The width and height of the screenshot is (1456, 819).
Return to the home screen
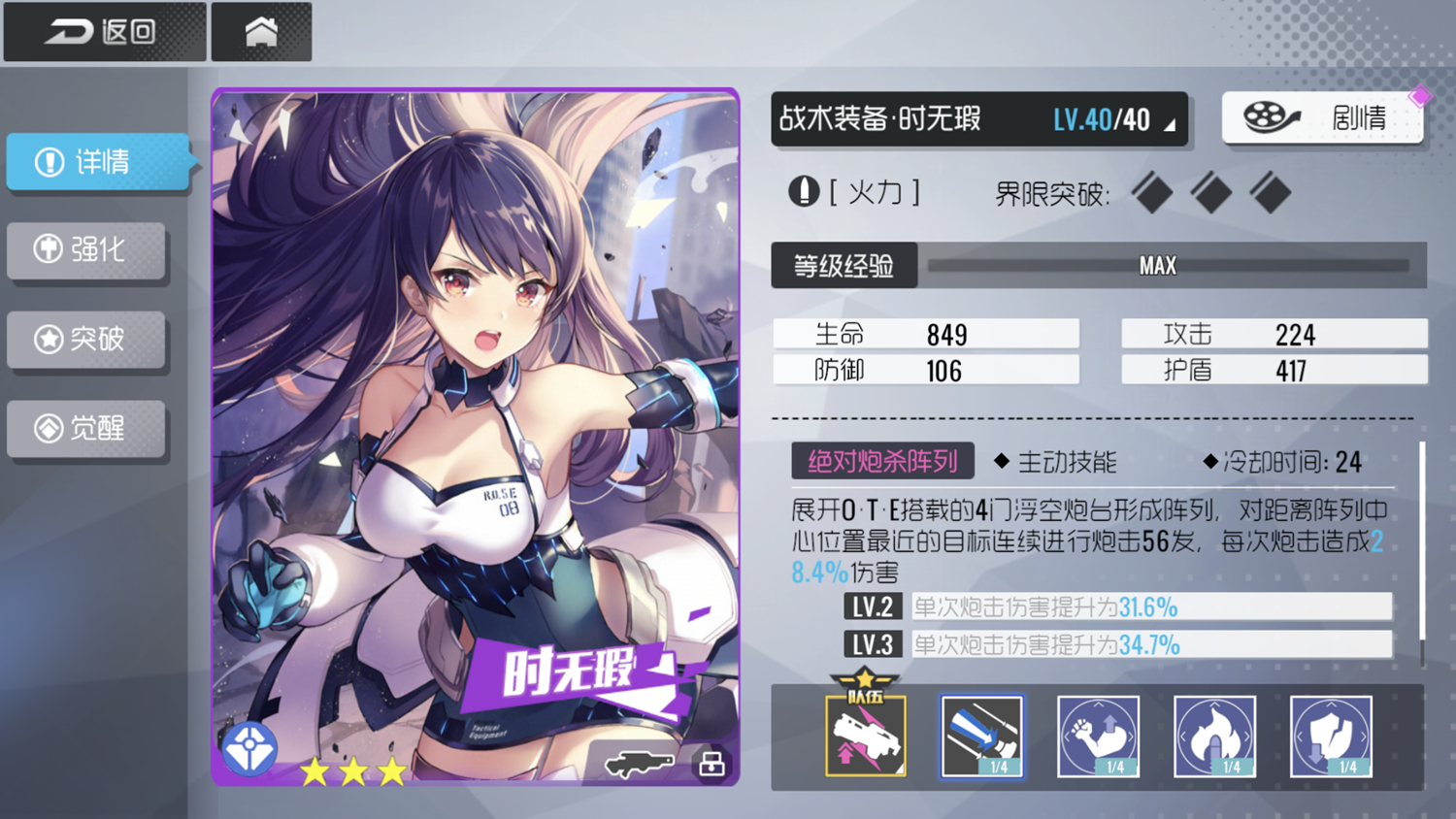click(261, 32)
